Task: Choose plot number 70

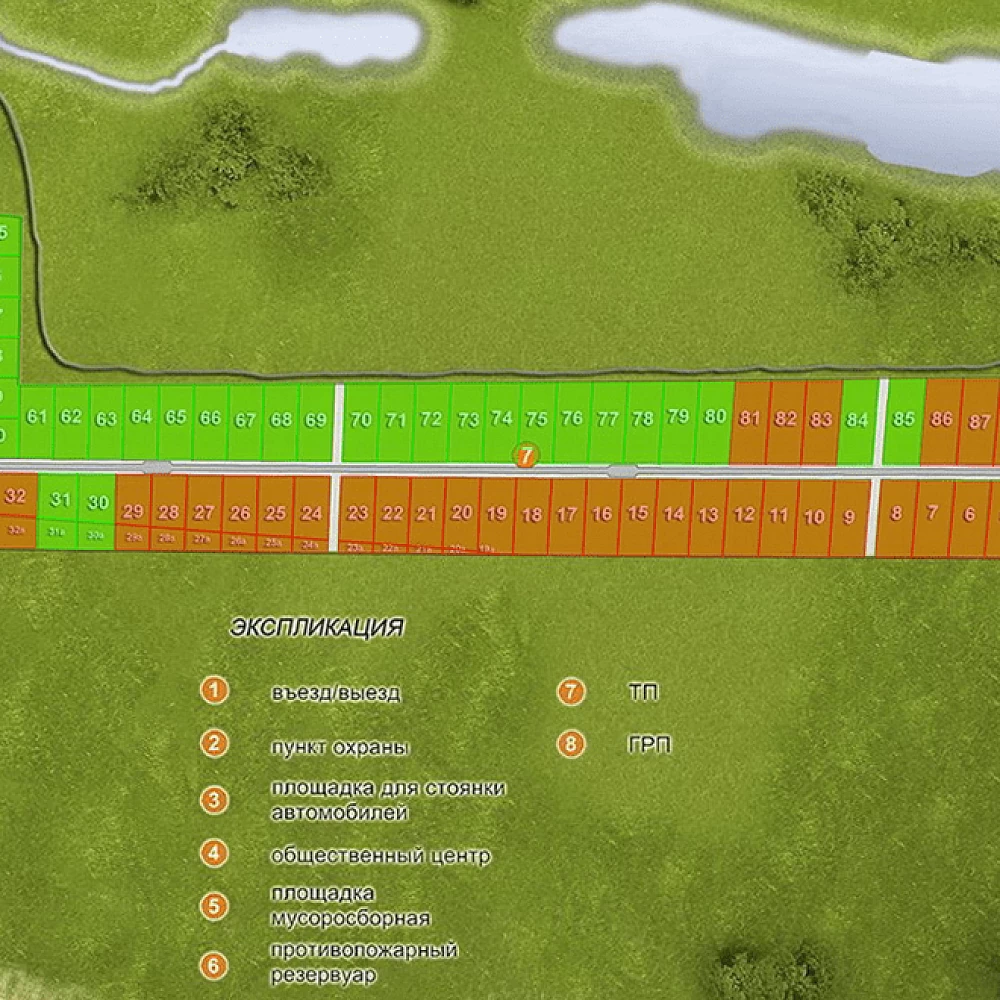Action: tap(361, 420)
